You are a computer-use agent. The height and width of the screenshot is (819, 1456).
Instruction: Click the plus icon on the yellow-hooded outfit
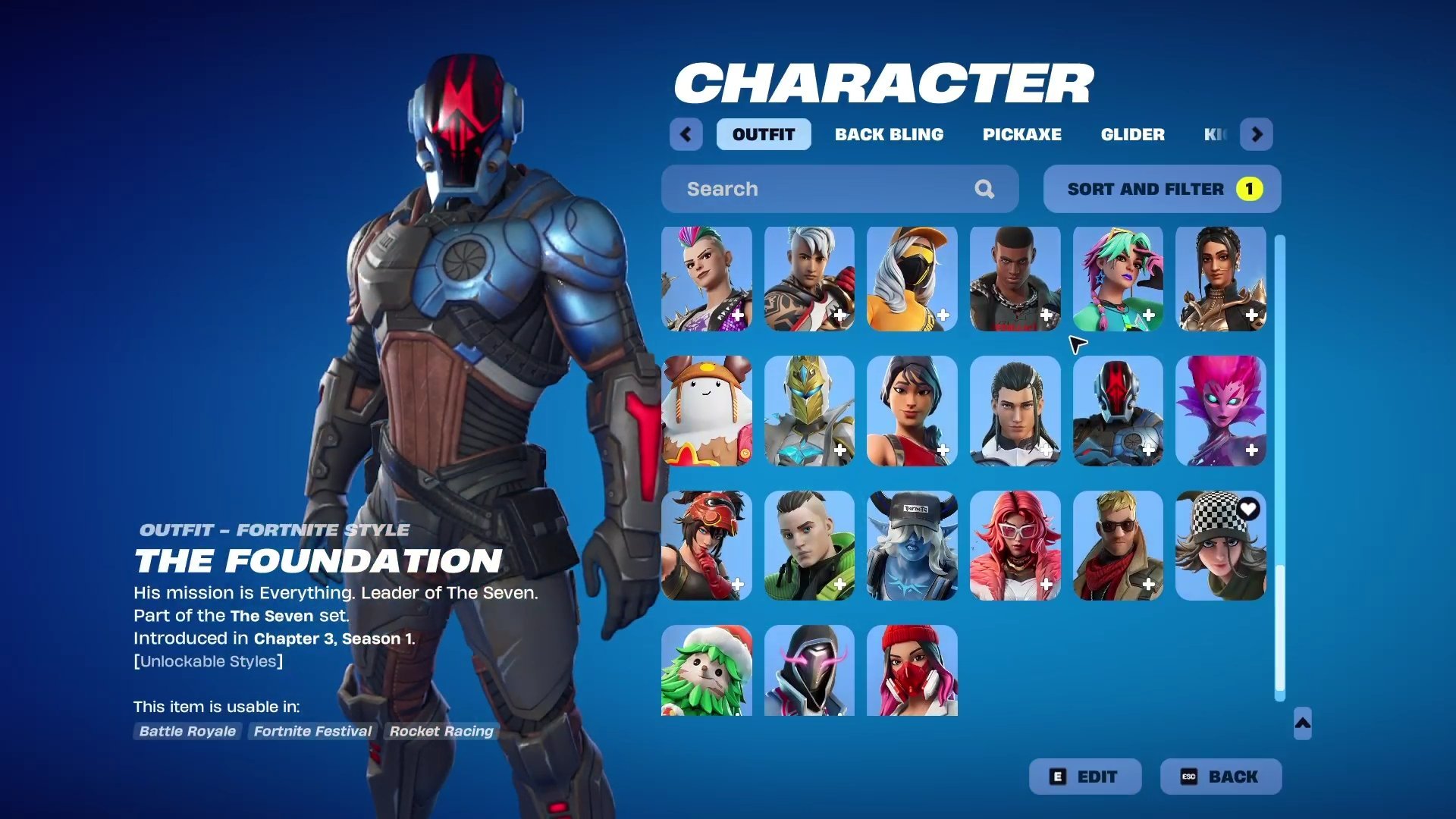945,315
